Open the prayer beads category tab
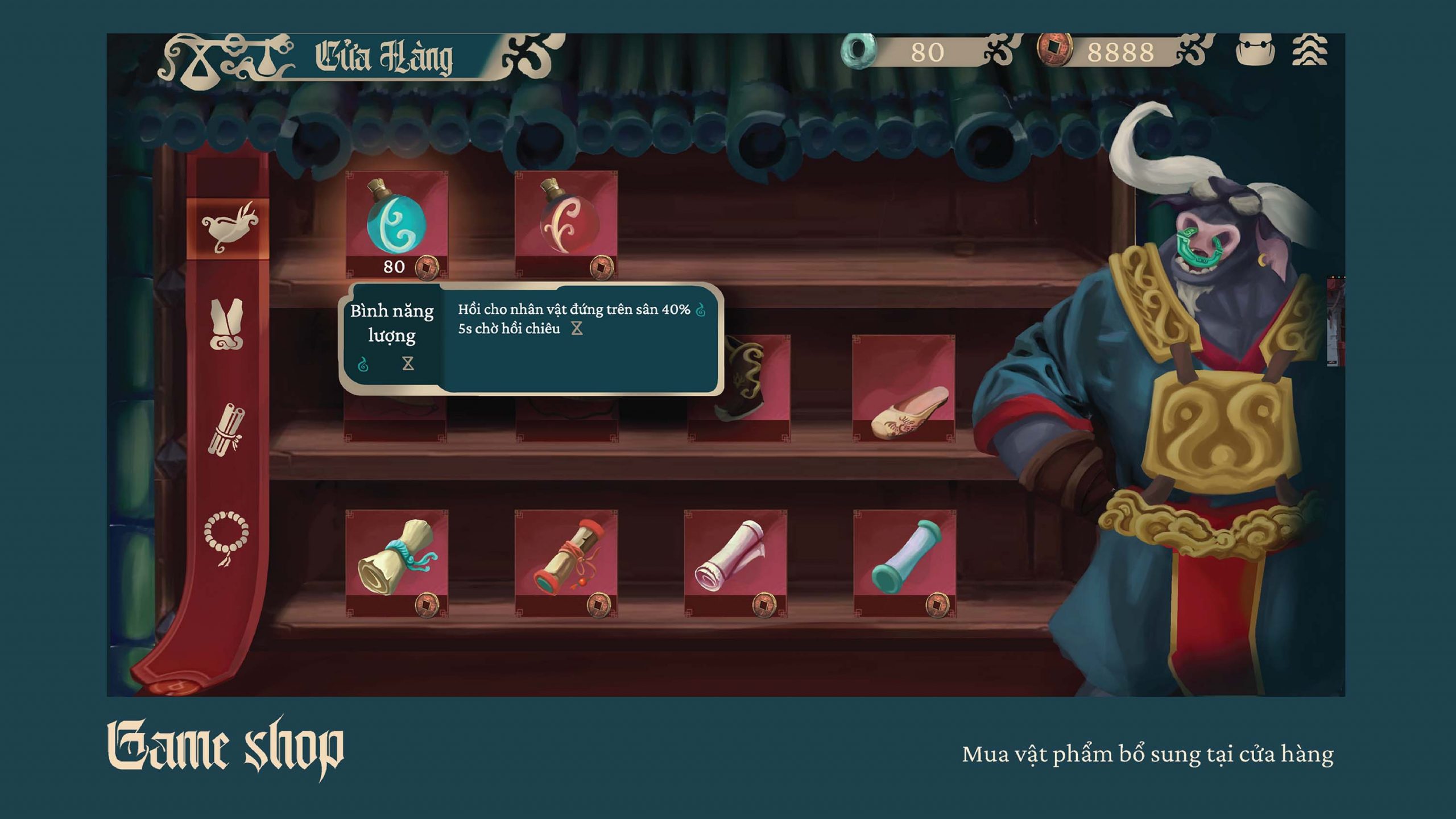The height and width of the screenshot is (819, 1456). 226,536
